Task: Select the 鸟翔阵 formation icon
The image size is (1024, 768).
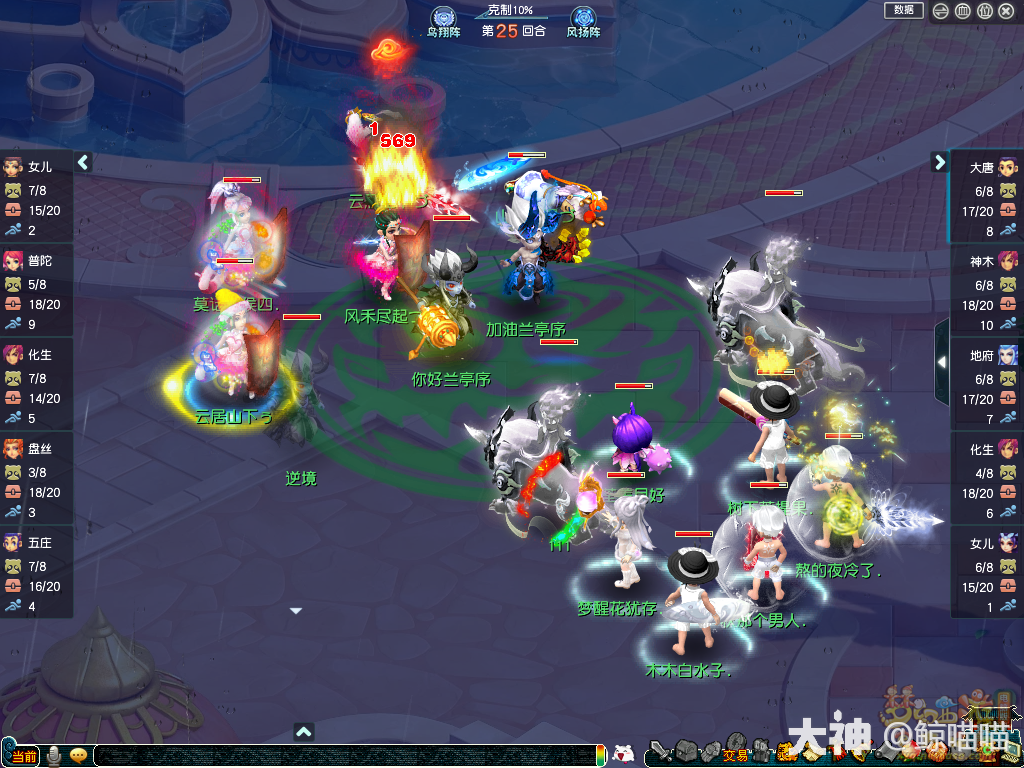Action: [x=443, y=18]
